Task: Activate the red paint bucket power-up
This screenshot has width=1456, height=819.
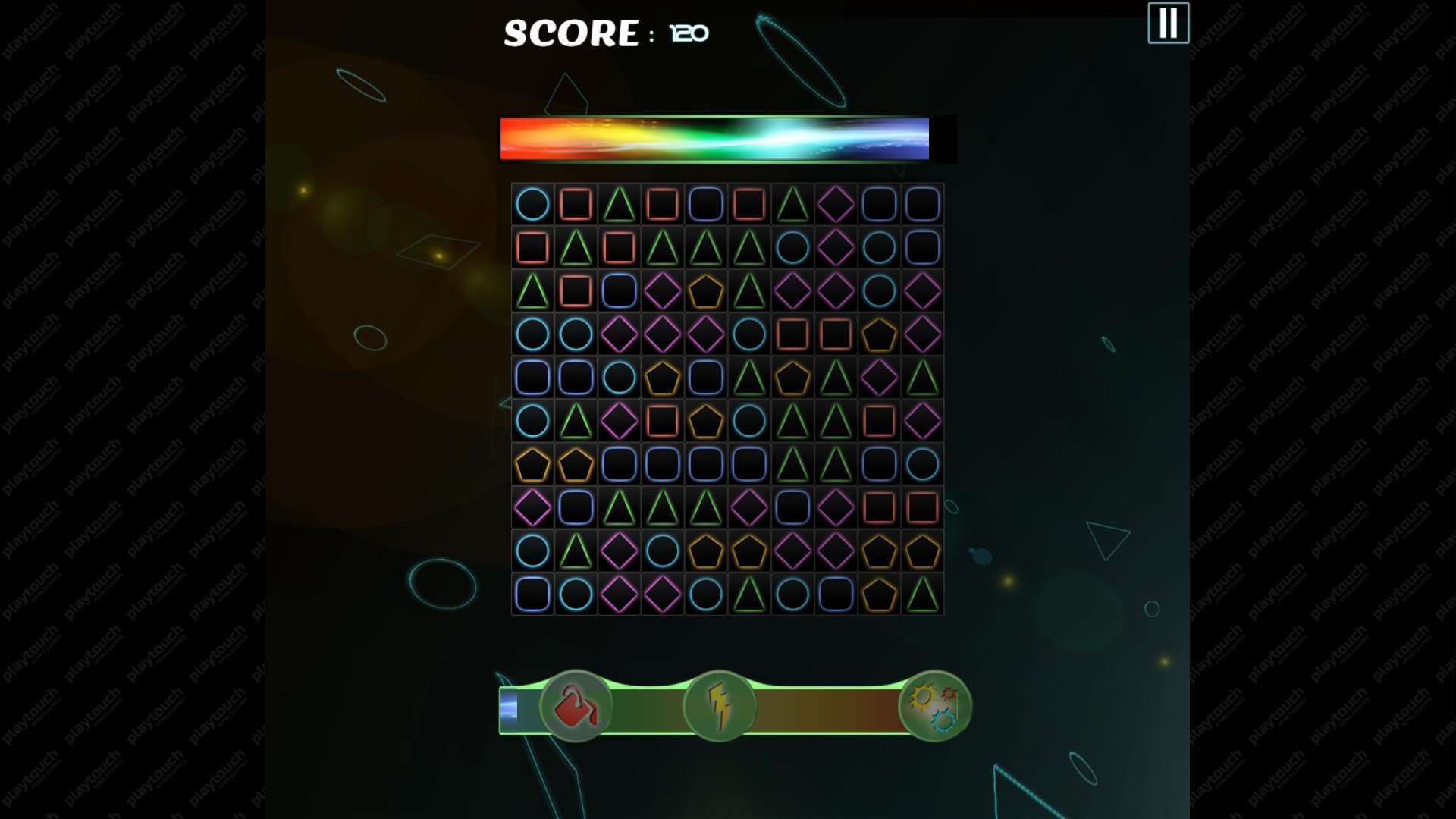Action: 576,707
